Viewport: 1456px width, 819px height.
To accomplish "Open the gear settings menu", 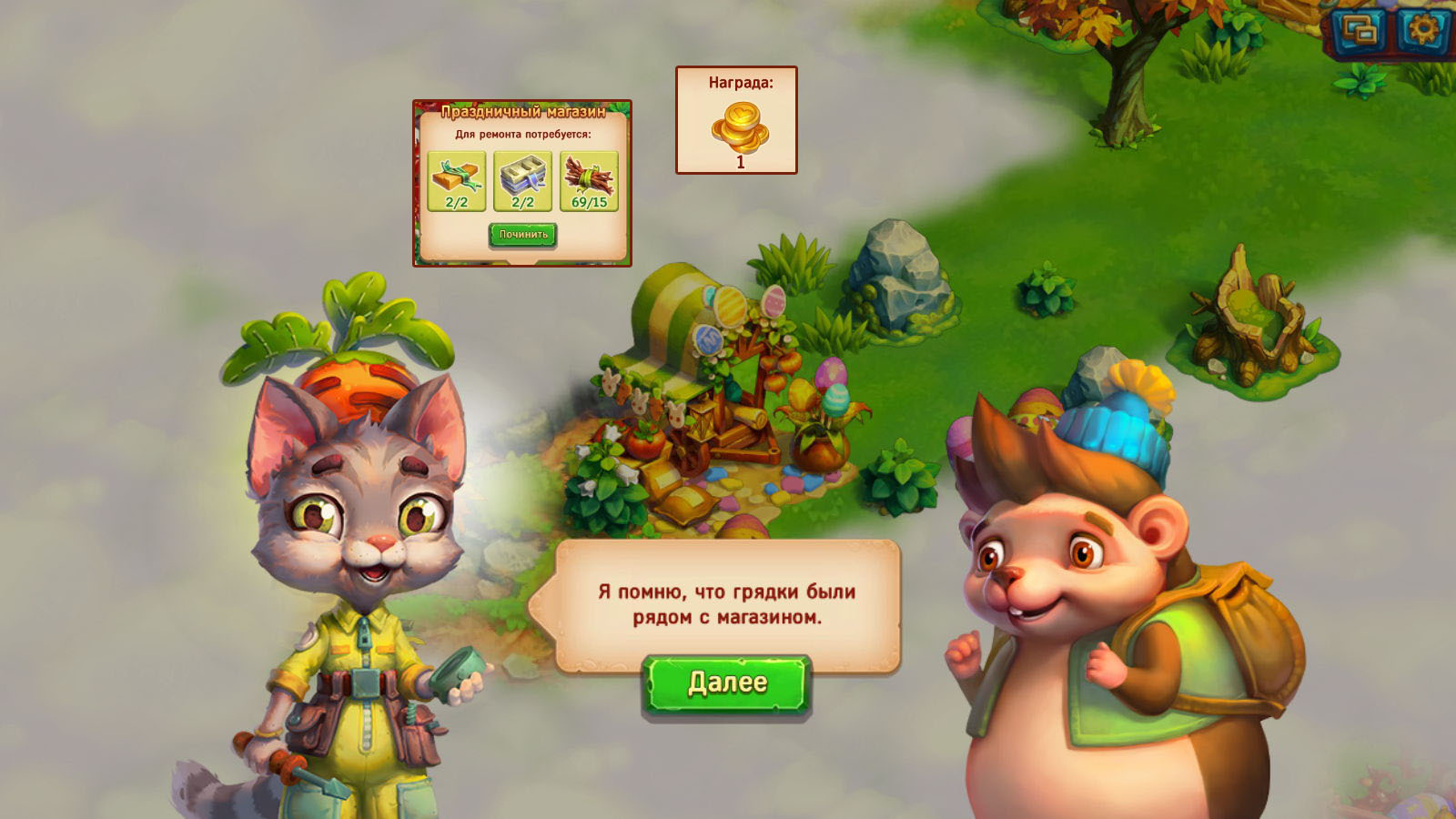I will 1421,31.
